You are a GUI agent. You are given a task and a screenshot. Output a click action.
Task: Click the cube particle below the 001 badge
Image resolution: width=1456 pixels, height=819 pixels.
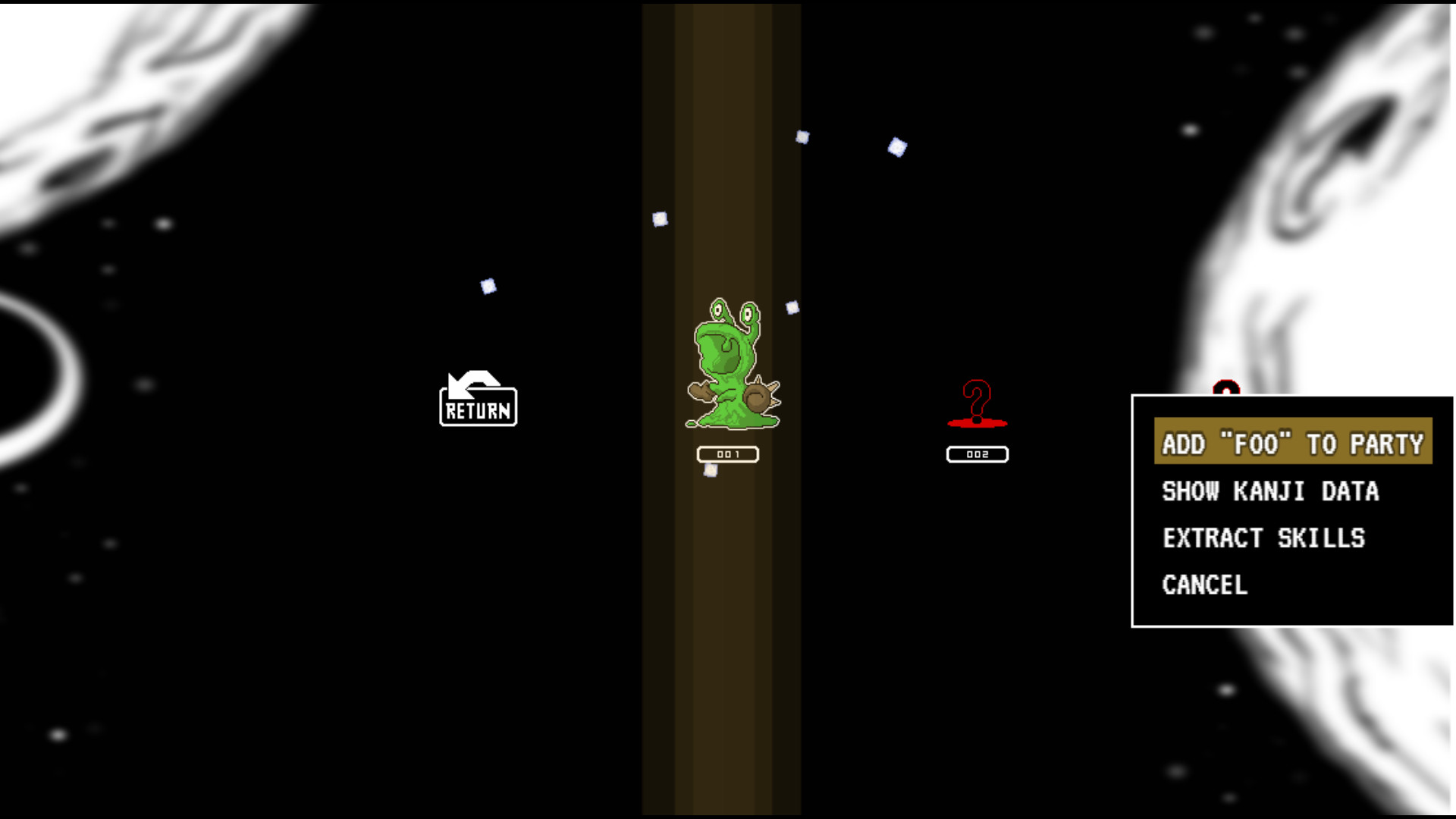click(x=710, y=471)
